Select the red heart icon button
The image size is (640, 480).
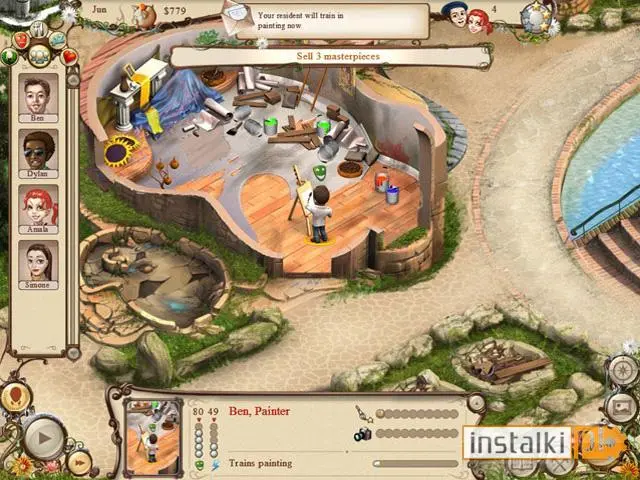(x=69, y=56)
